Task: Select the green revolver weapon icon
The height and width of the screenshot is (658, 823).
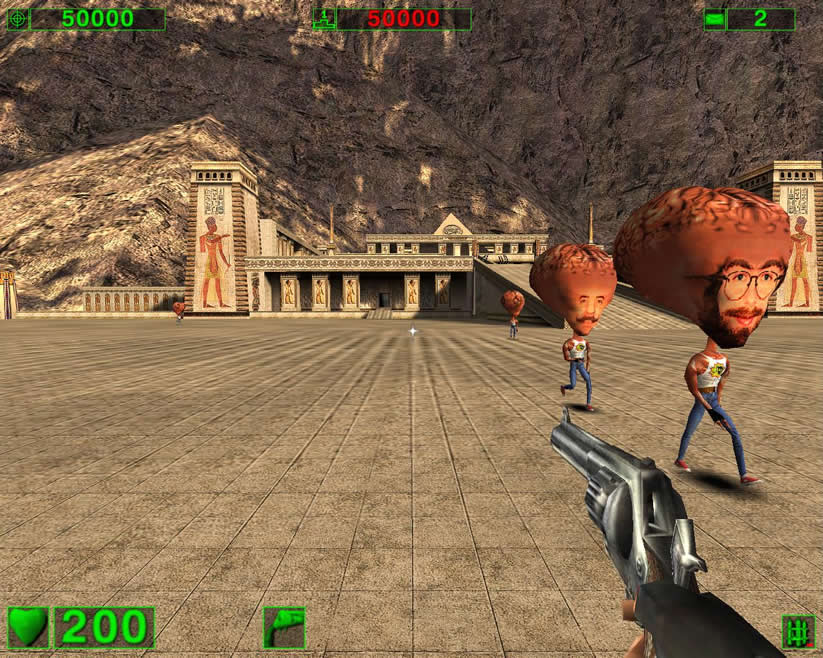Action: point(284,627)
